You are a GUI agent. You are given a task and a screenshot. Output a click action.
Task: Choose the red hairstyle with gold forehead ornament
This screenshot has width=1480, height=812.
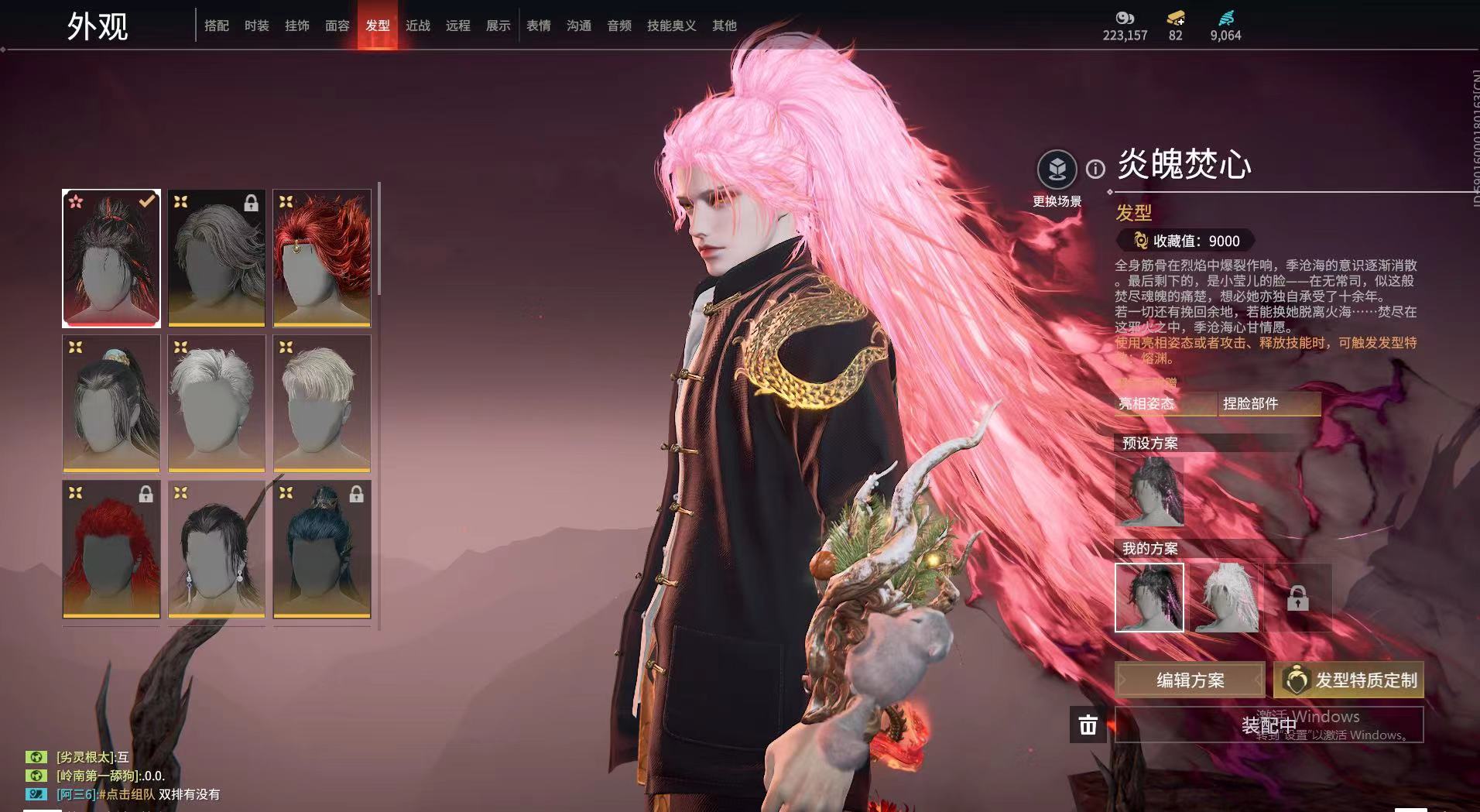322,258
